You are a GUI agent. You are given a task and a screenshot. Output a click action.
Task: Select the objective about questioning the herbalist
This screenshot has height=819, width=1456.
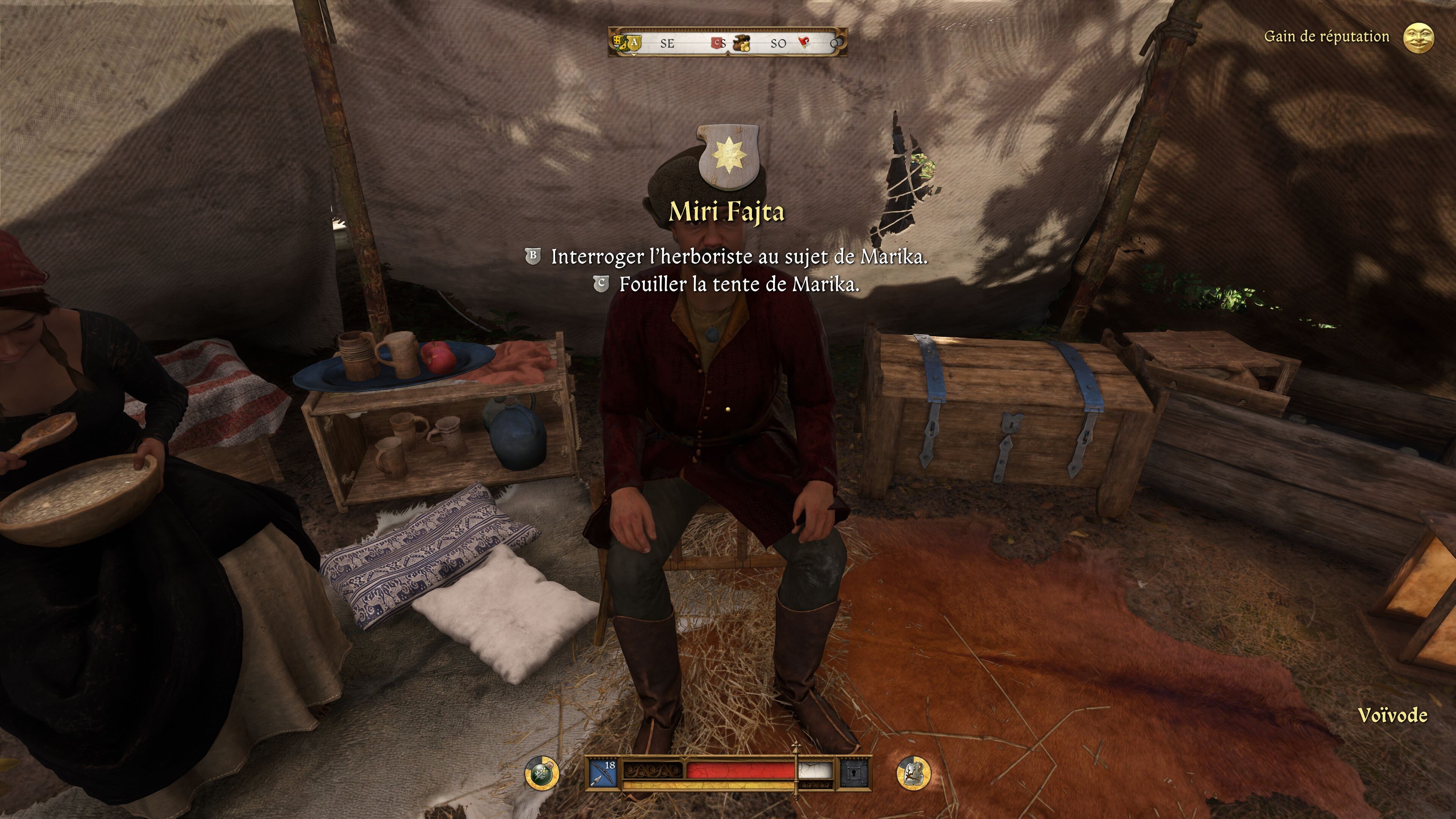(739, 257)
